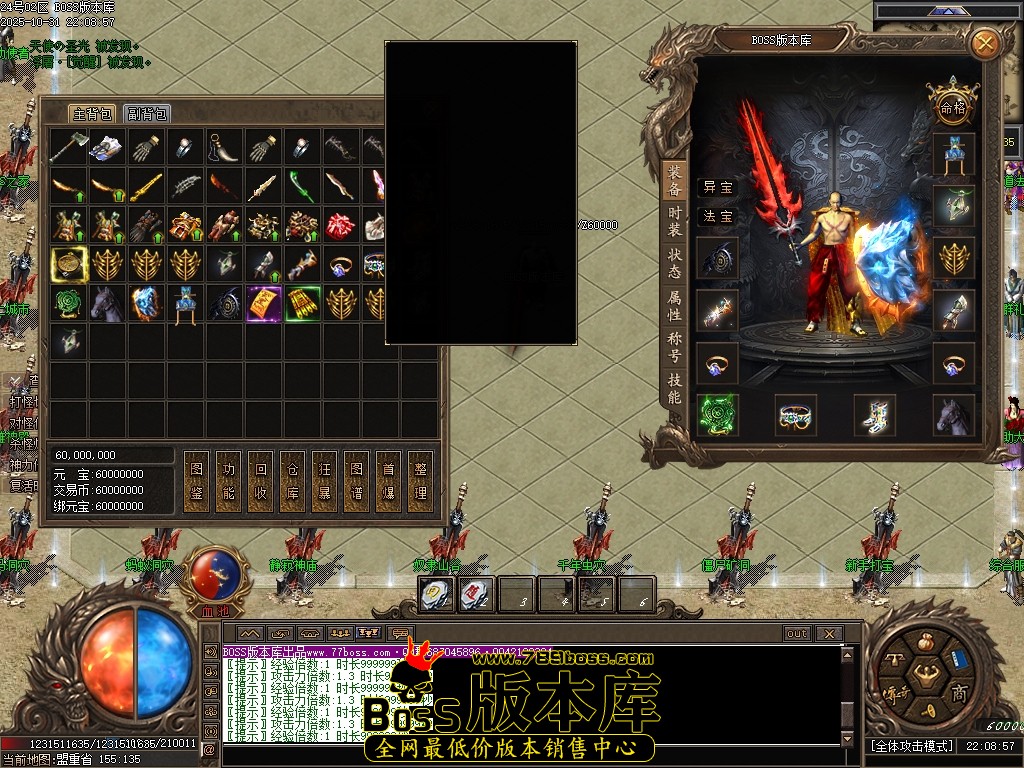Sort the bag with 整理 button
The height and width of the screenshot is (768, 1024).
coord(421,481)
